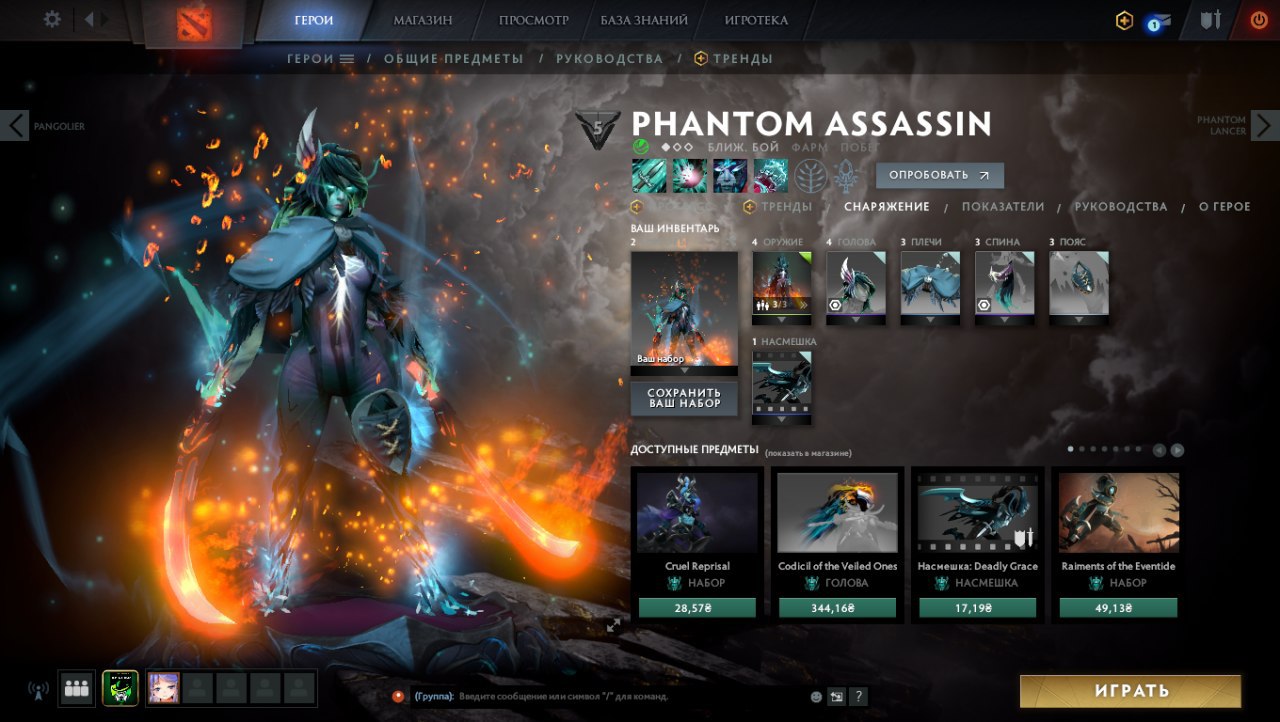Start matchmaking with the ИГРАТЬ button
This screenshot has width=1280, height=722.
tap(1130, 691)
